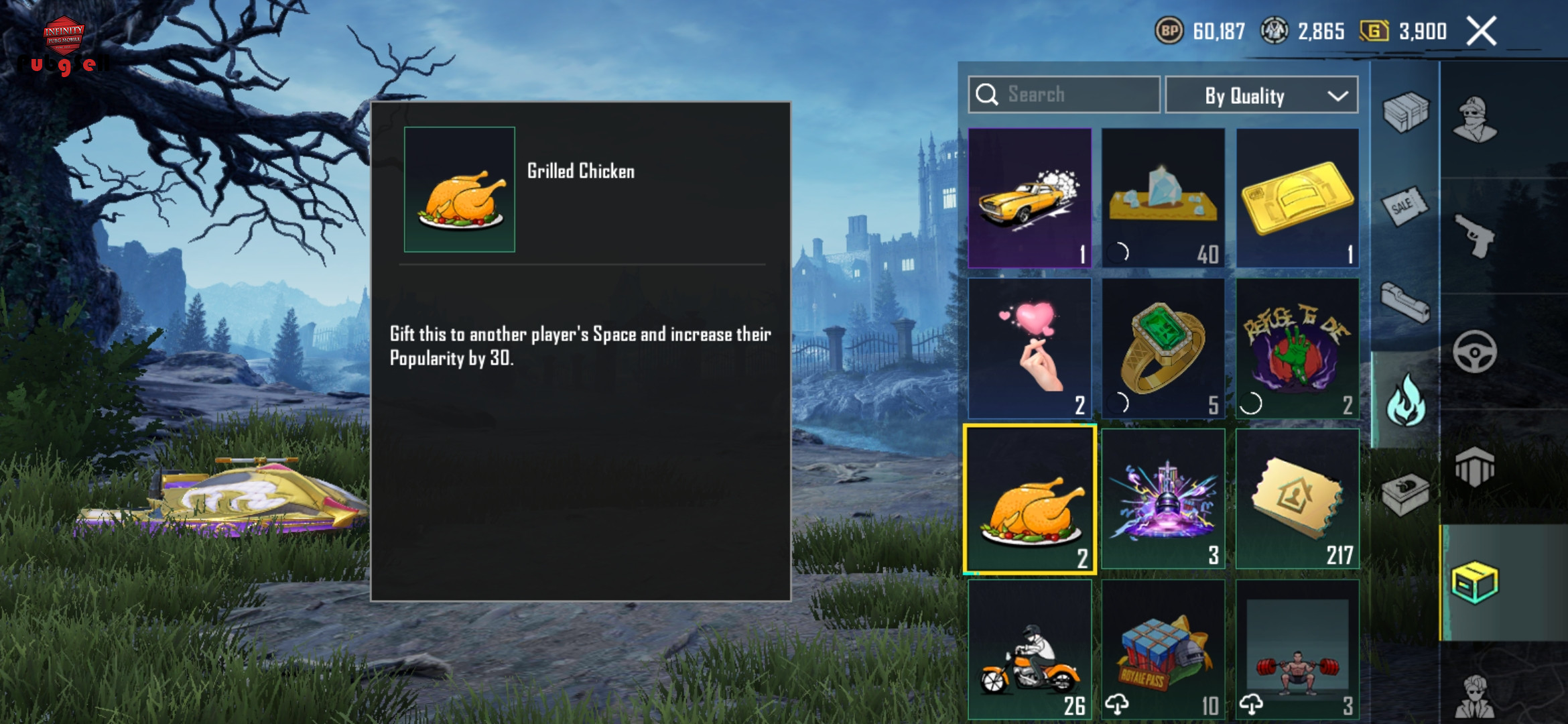This screenshot has width=1568, height=724.
Task: Open the pistol weapons category tab
Action: tap(1476, 236)
